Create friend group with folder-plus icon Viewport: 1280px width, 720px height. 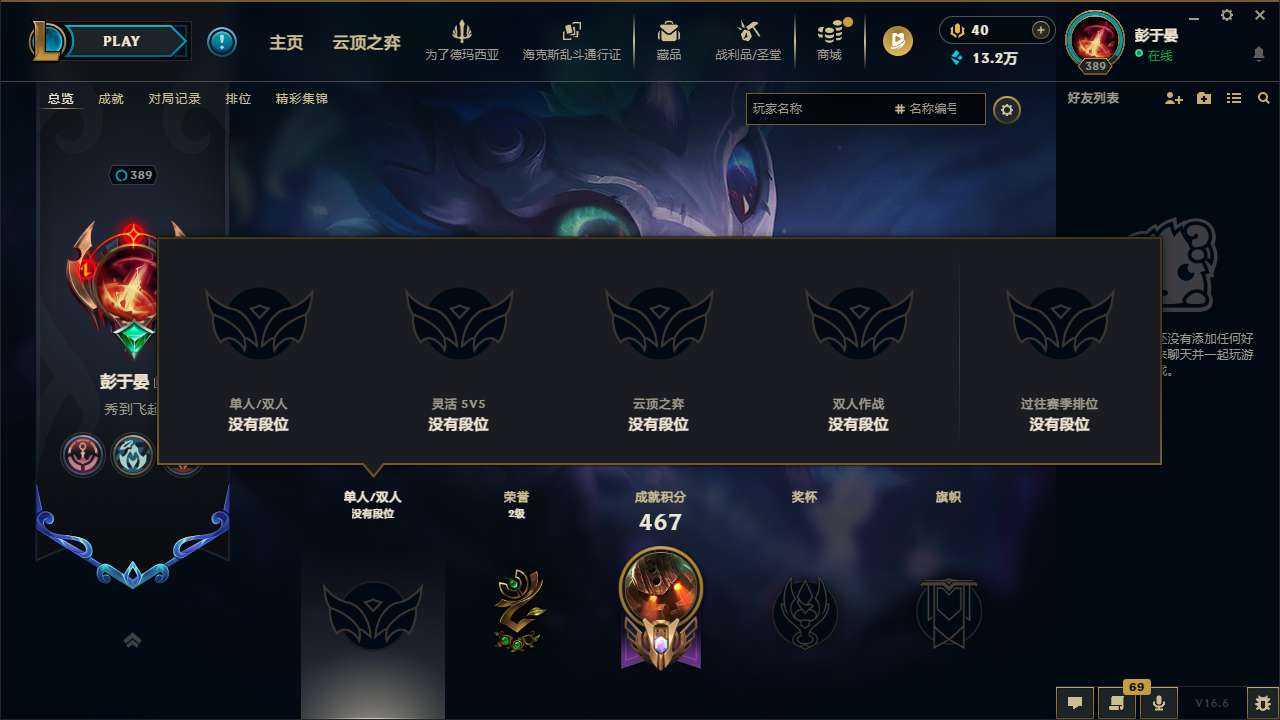(1202, 98)
